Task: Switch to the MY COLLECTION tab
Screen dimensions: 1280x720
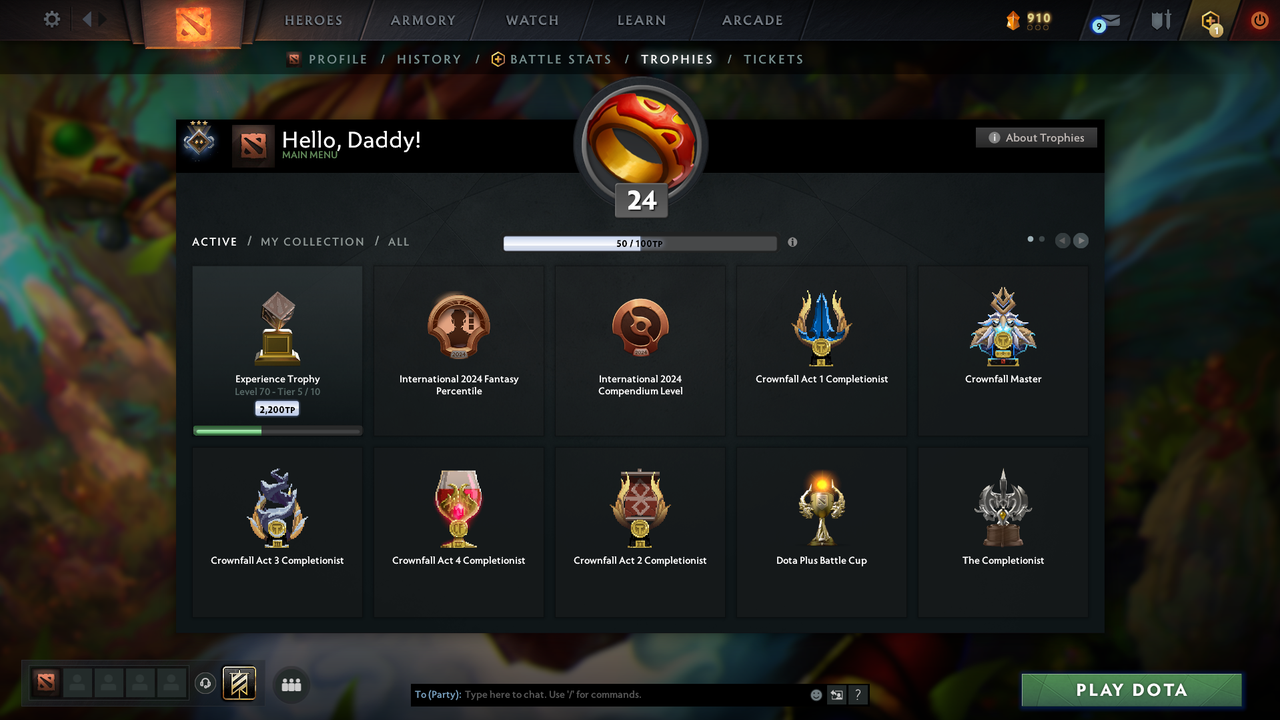Action: [312, 241]
